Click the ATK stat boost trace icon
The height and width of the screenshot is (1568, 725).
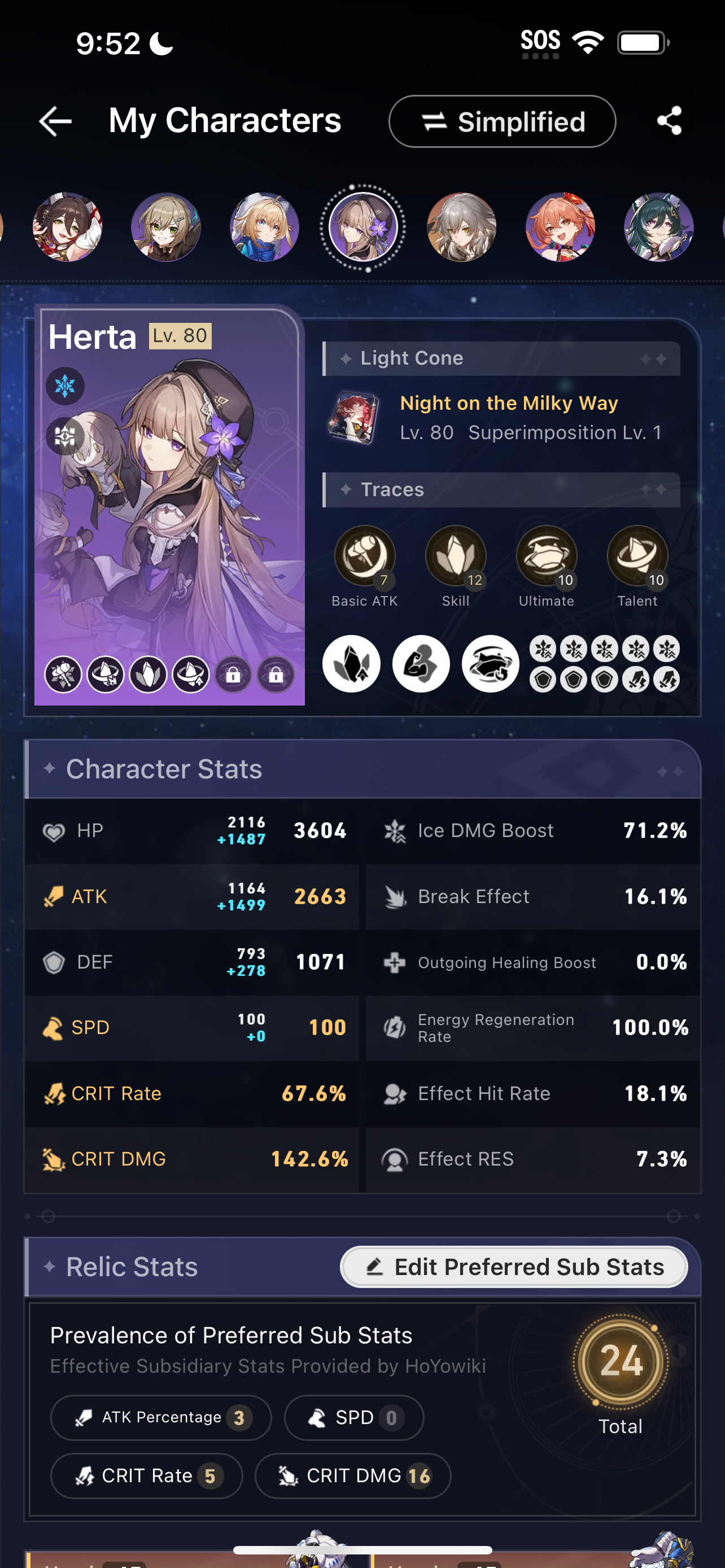pyautogui.click(x=421, y=663)
